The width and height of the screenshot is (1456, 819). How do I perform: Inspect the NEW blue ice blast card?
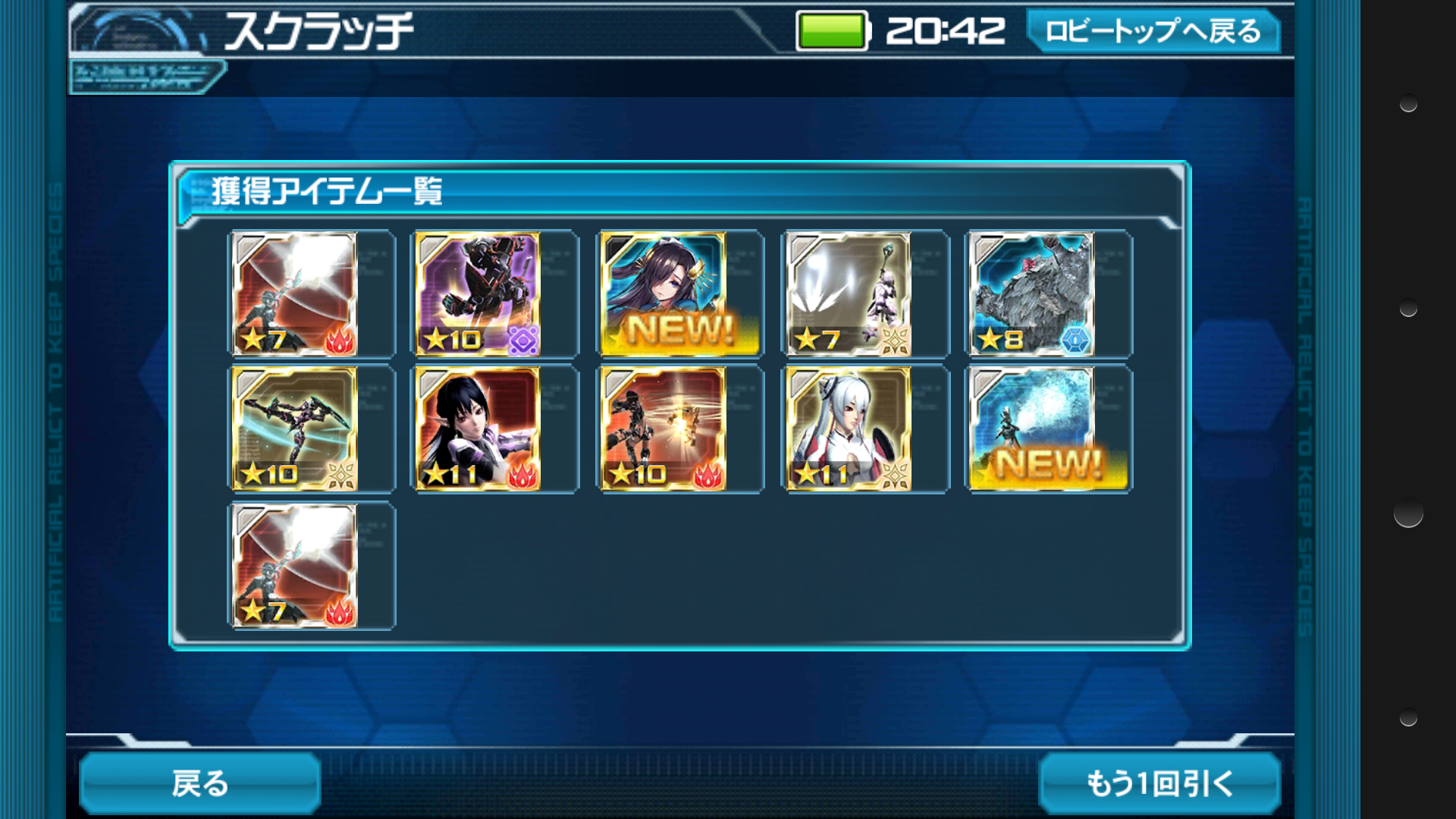(x=1034, y=429)
